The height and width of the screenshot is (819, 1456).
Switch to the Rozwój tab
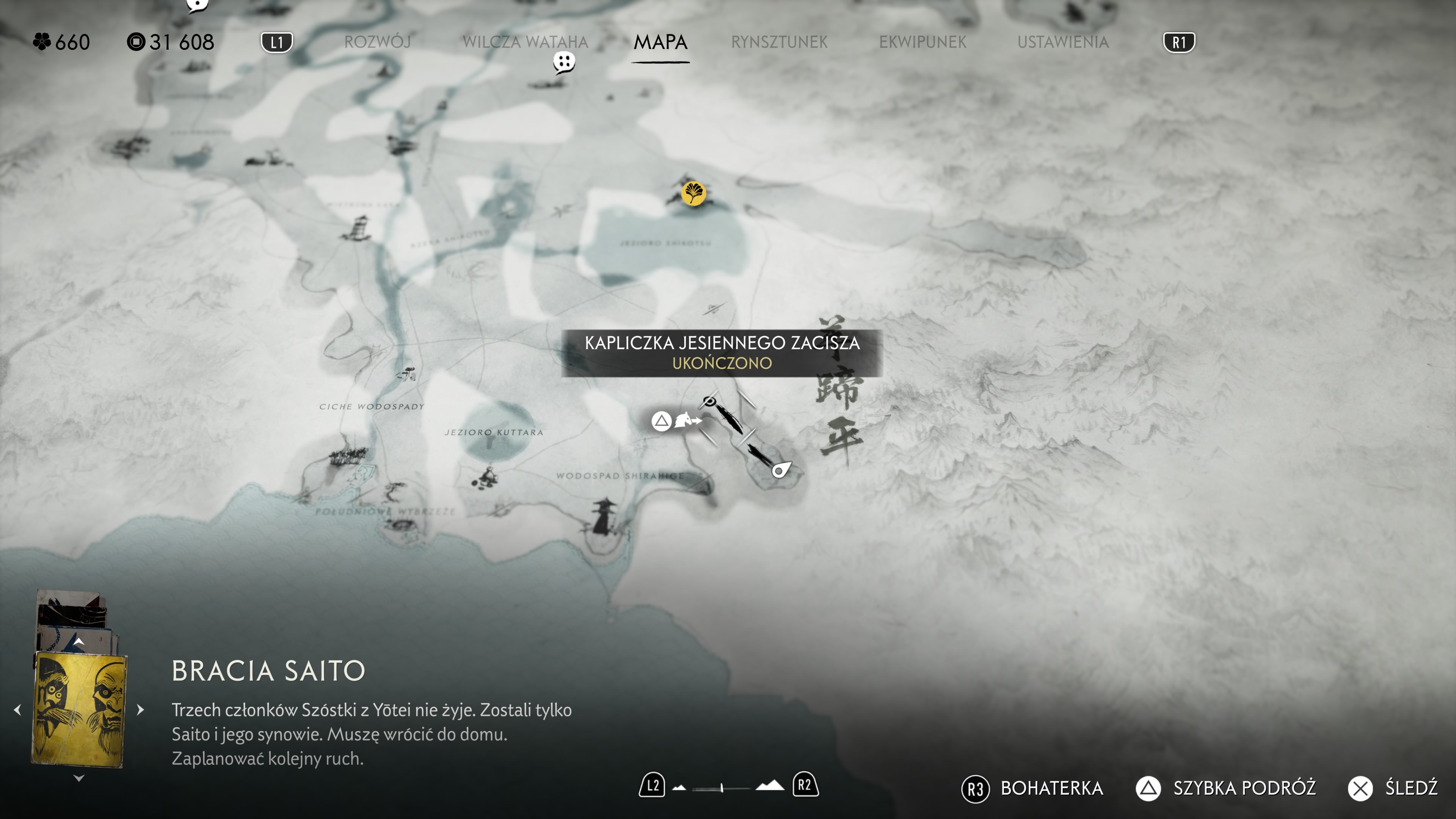pos(377,42)
